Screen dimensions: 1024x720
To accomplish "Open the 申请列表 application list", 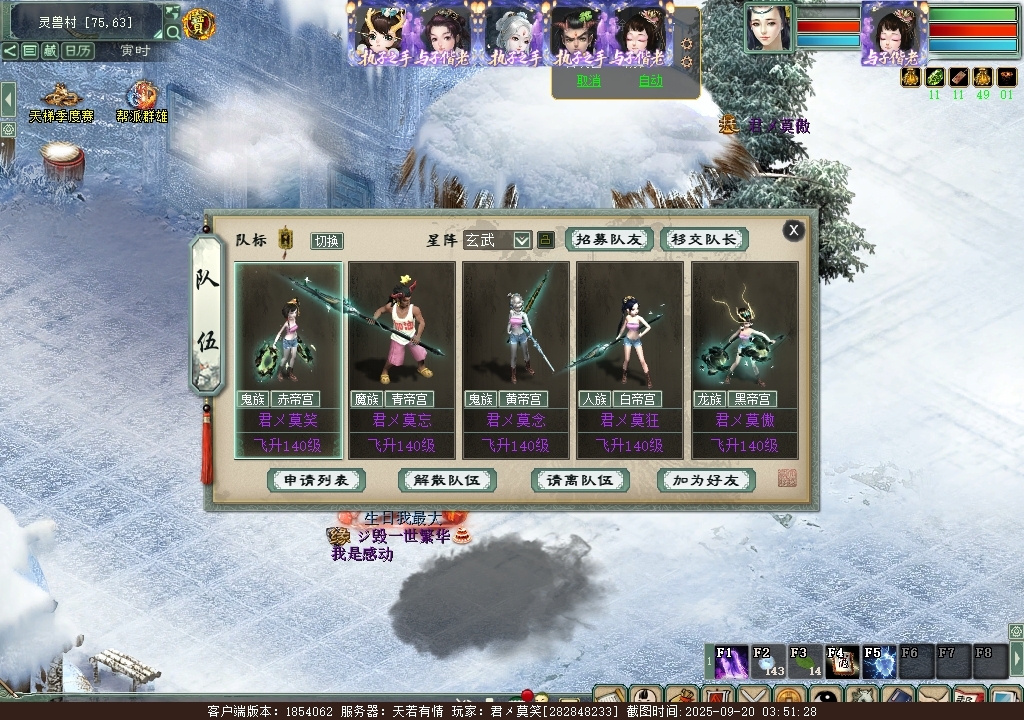I will point(316,480).
